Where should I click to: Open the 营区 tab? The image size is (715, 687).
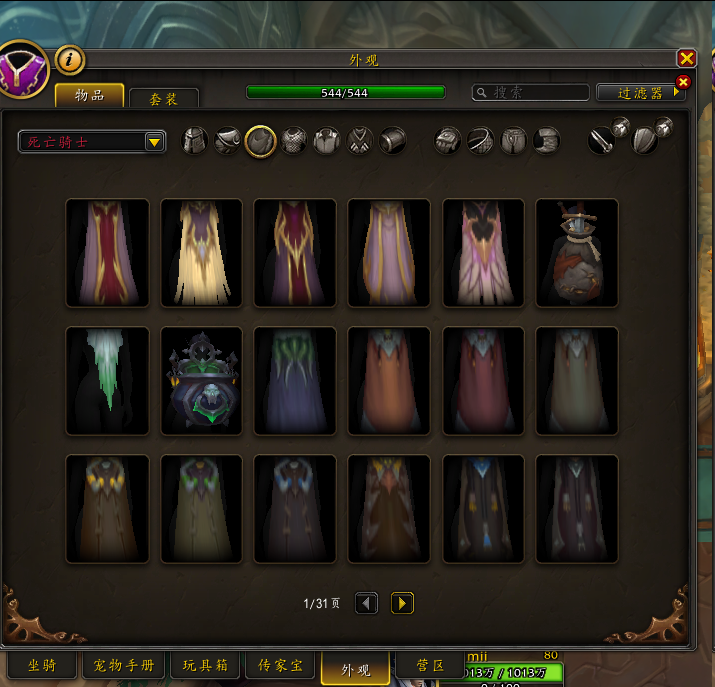click(430, 665)
